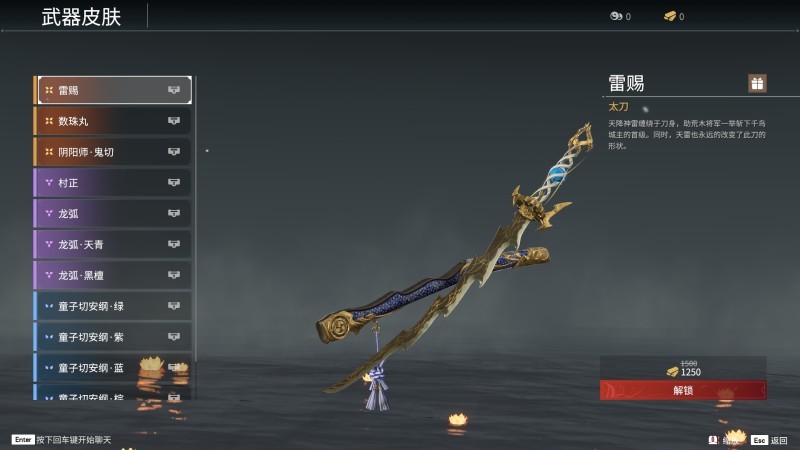Select the 龙弧·黑檀 skin
The image size is (800, 450).
(113, 275)
